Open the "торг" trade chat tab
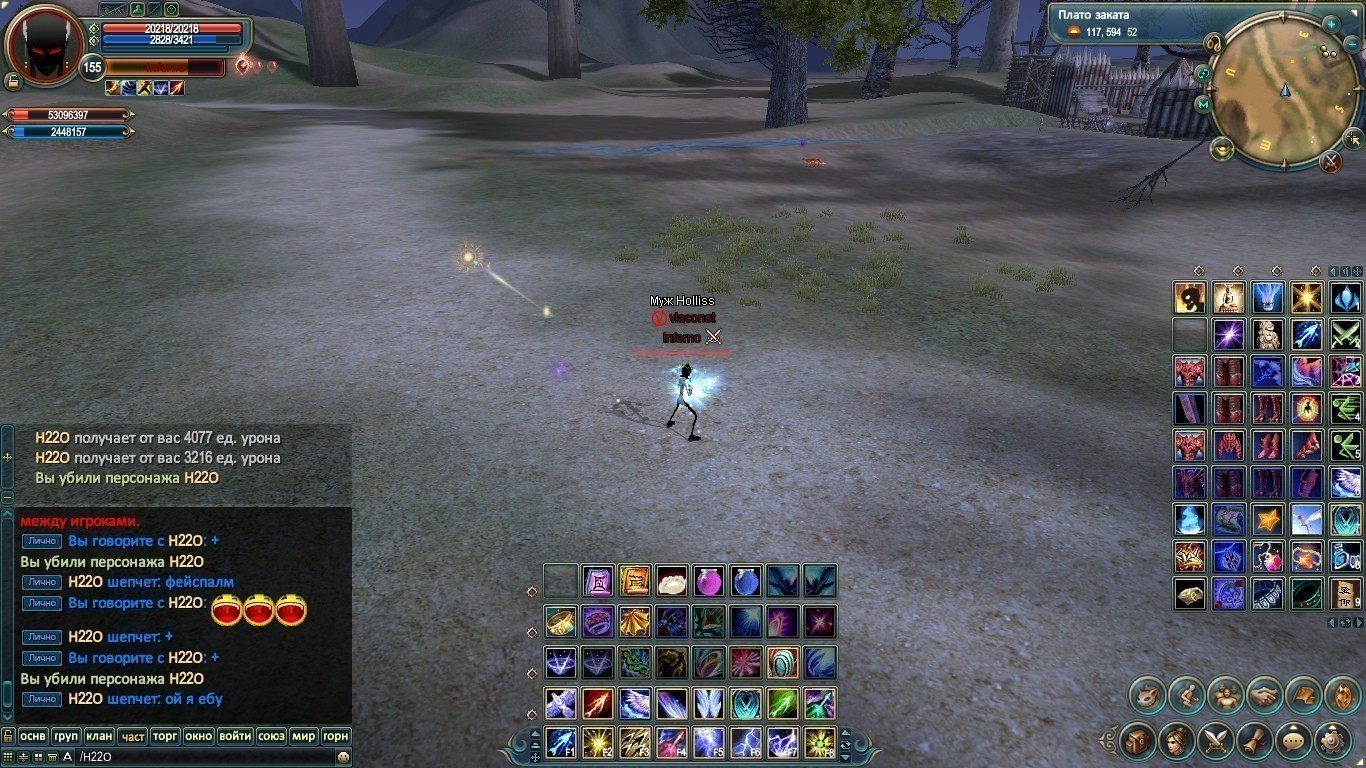 click(x=165, y=736)
